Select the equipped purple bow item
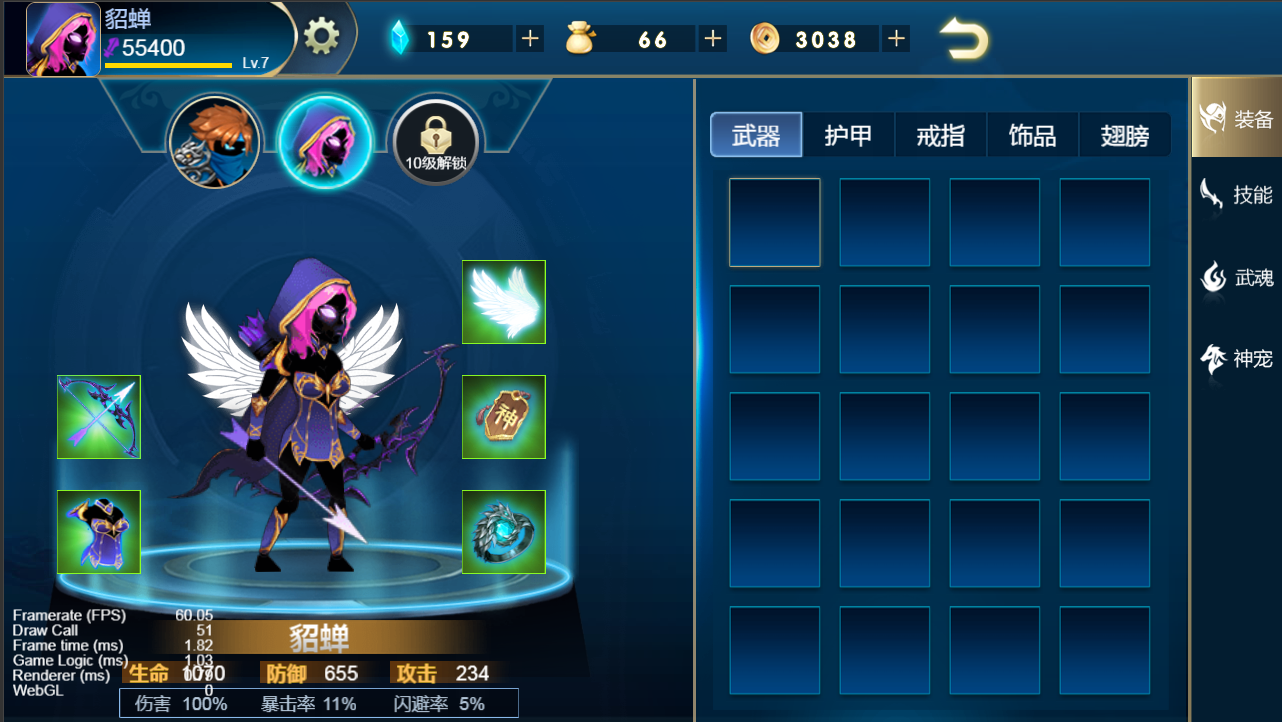The height and width of the screenshot is (722, 1282). 98,417
